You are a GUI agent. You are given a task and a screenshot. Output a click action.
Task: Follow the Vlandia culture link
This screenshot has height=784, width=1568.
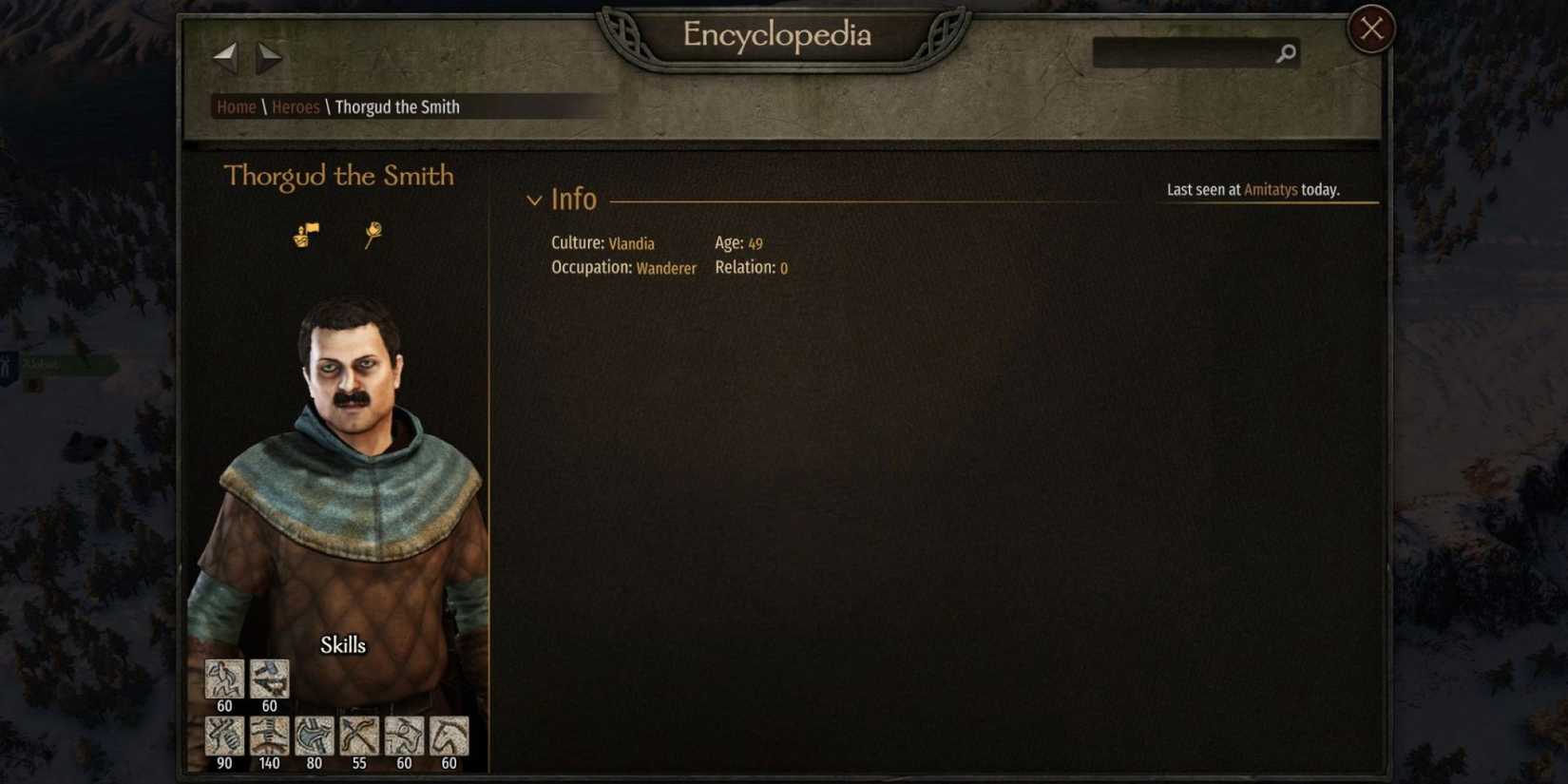pos(631,243)
